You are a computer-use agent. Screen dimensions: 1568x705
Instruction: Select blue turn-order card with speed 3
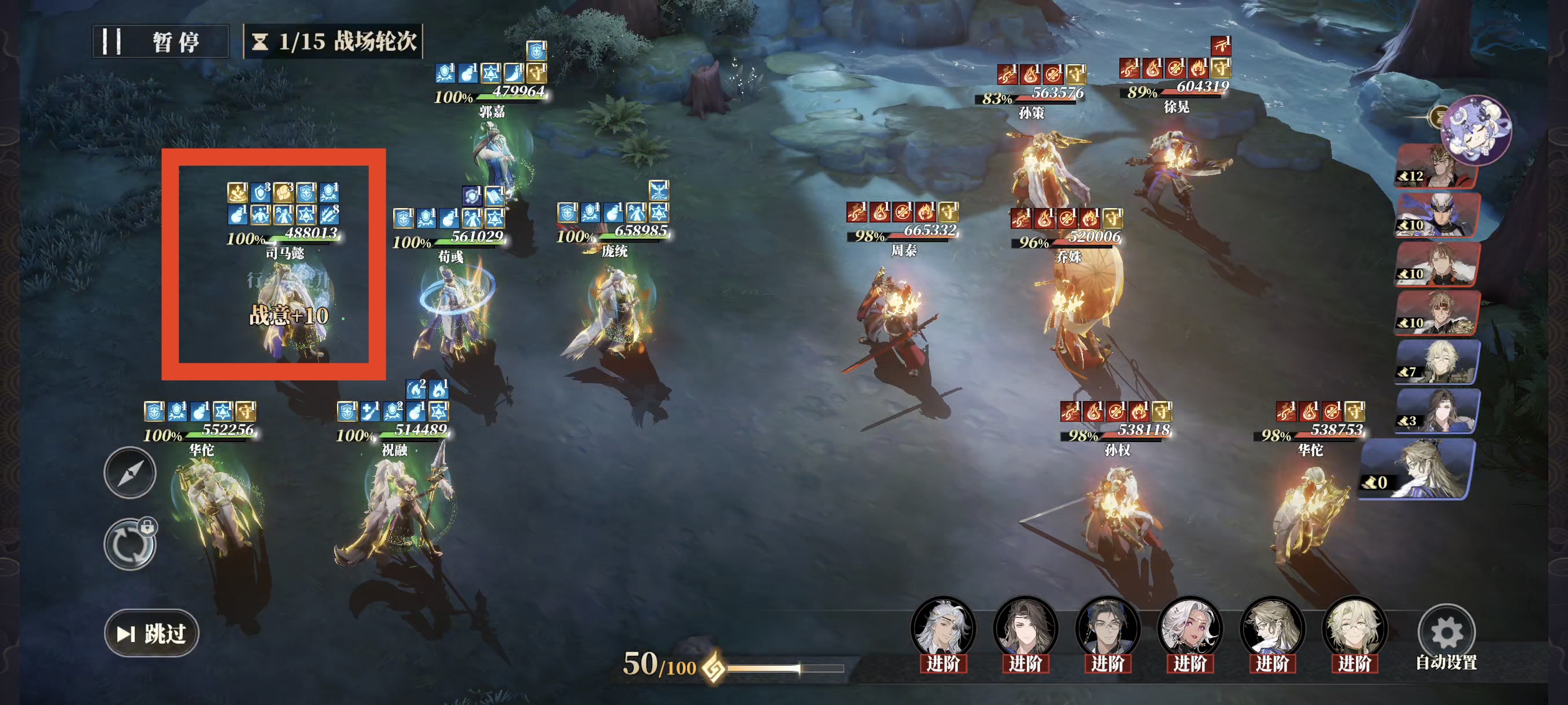click(x=1437, y=412)
